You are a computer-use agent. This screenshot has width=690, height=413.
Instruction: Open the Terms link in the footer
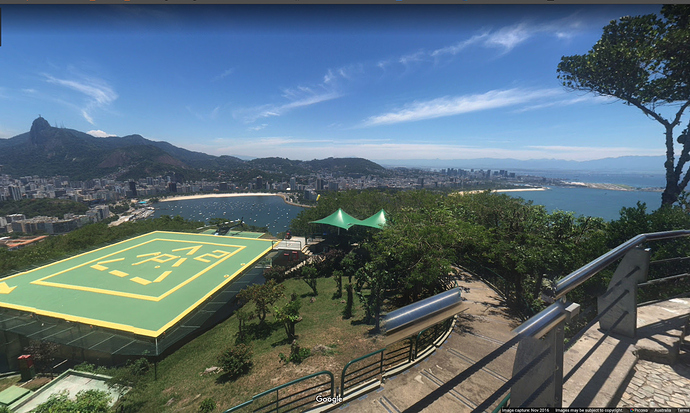click(681, 410)
